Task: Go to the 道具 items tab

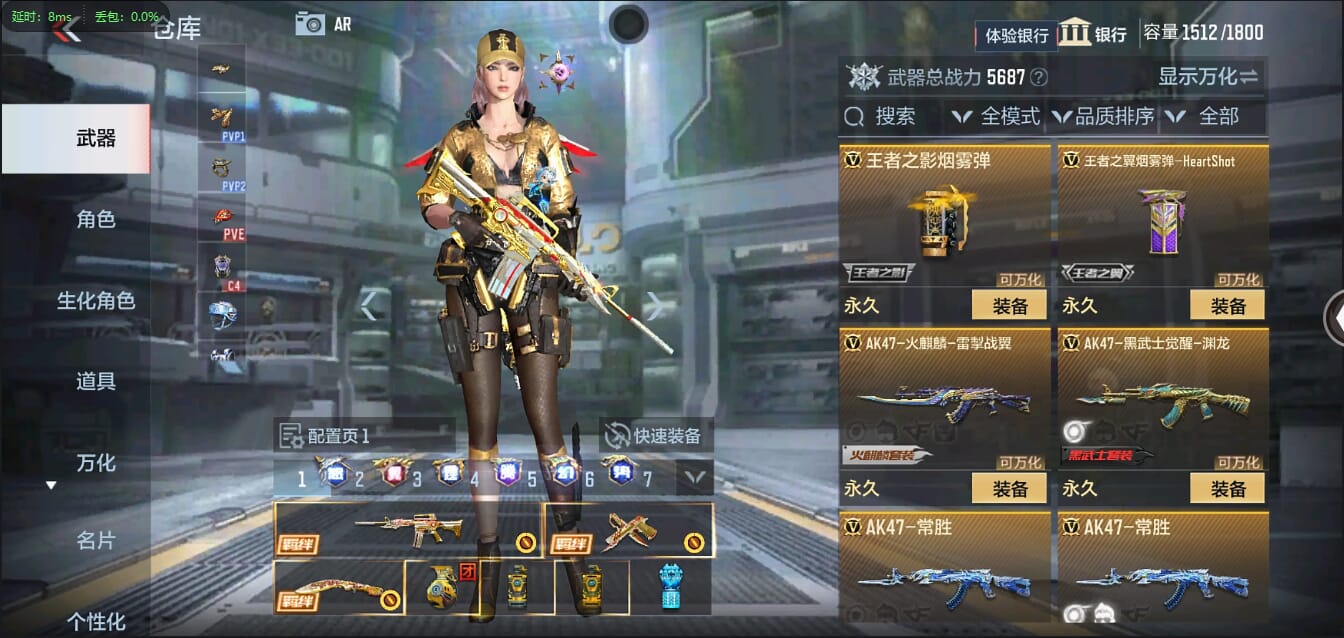Action: (x=95, y=381)
